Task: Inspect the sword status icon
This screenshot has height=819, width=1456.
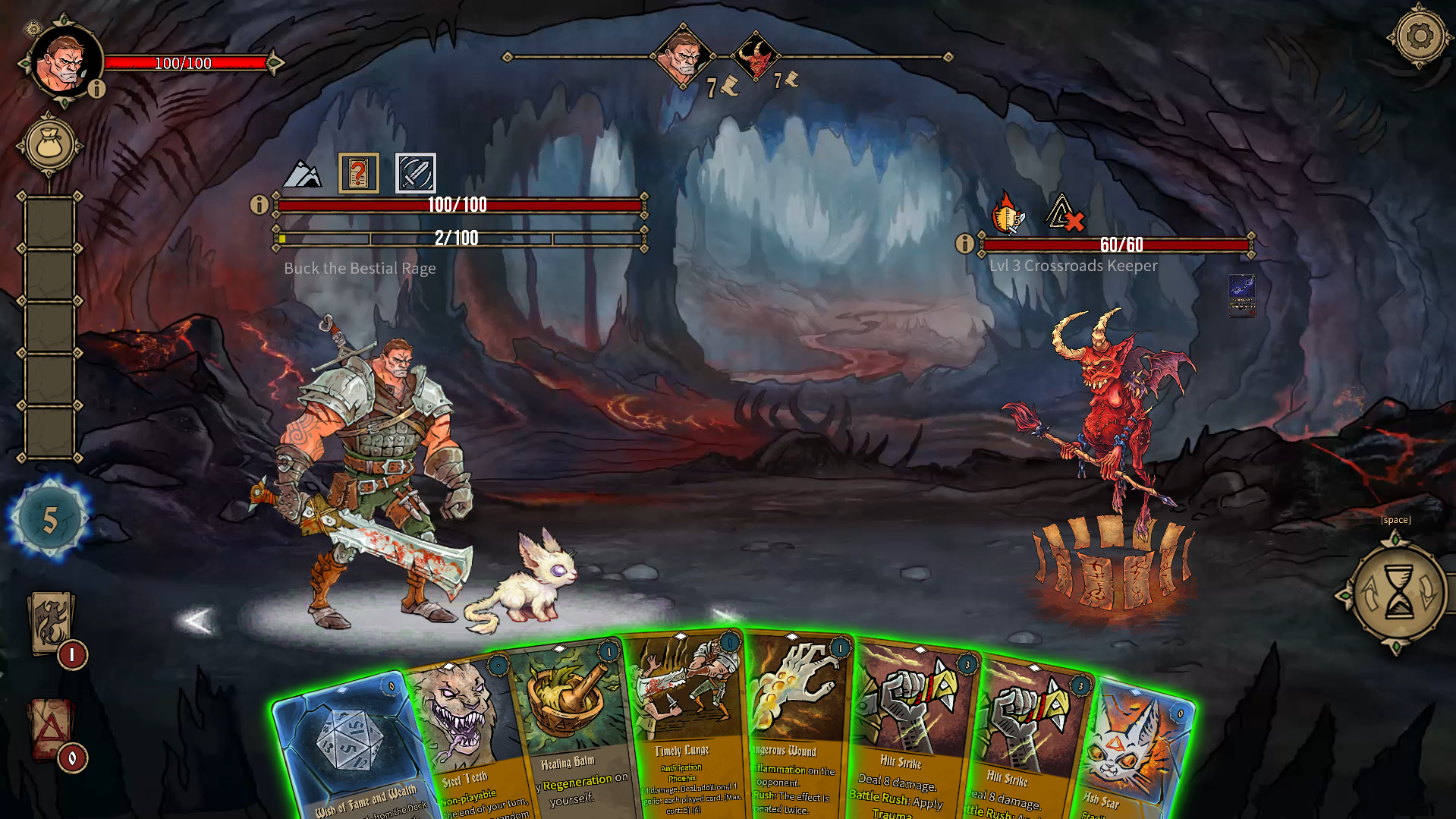Action: 415,173
